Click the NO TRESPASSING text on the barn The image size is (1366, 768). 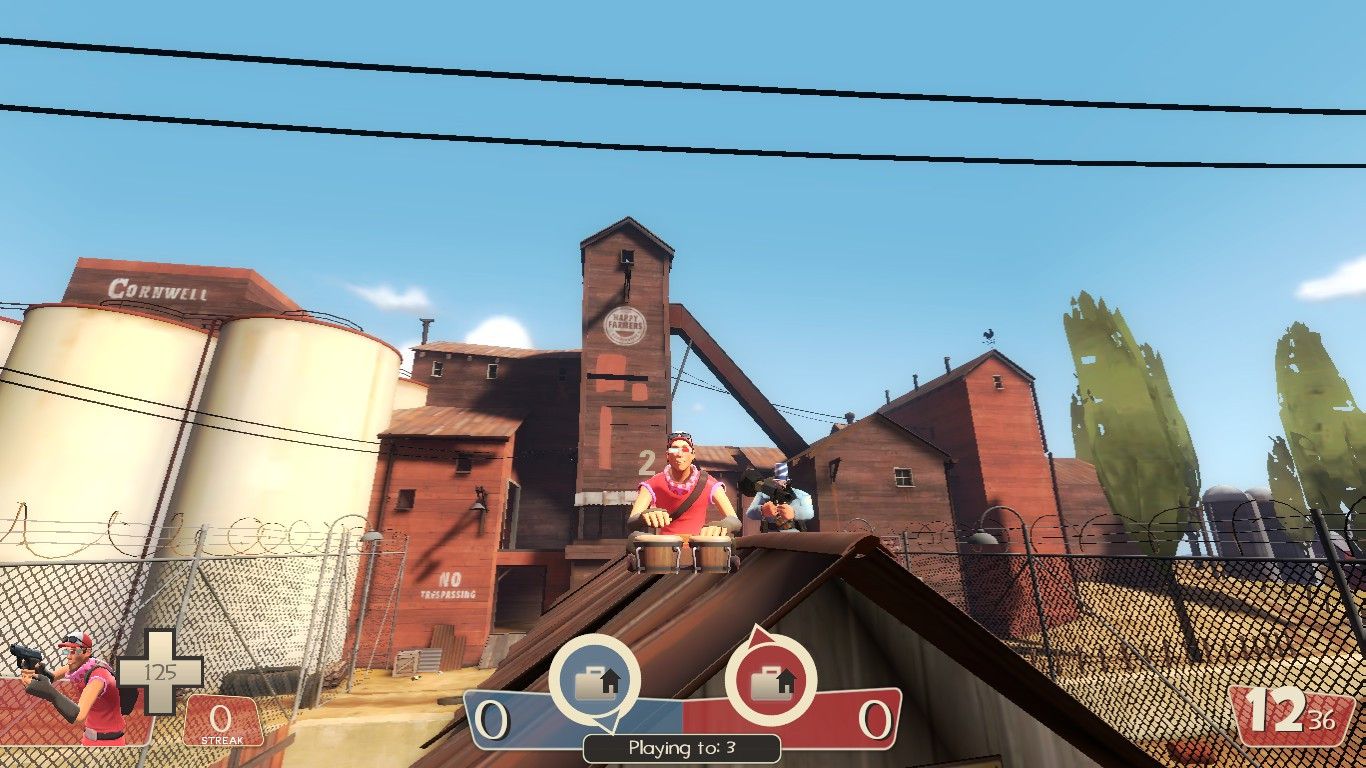click(x=446, y=585)
